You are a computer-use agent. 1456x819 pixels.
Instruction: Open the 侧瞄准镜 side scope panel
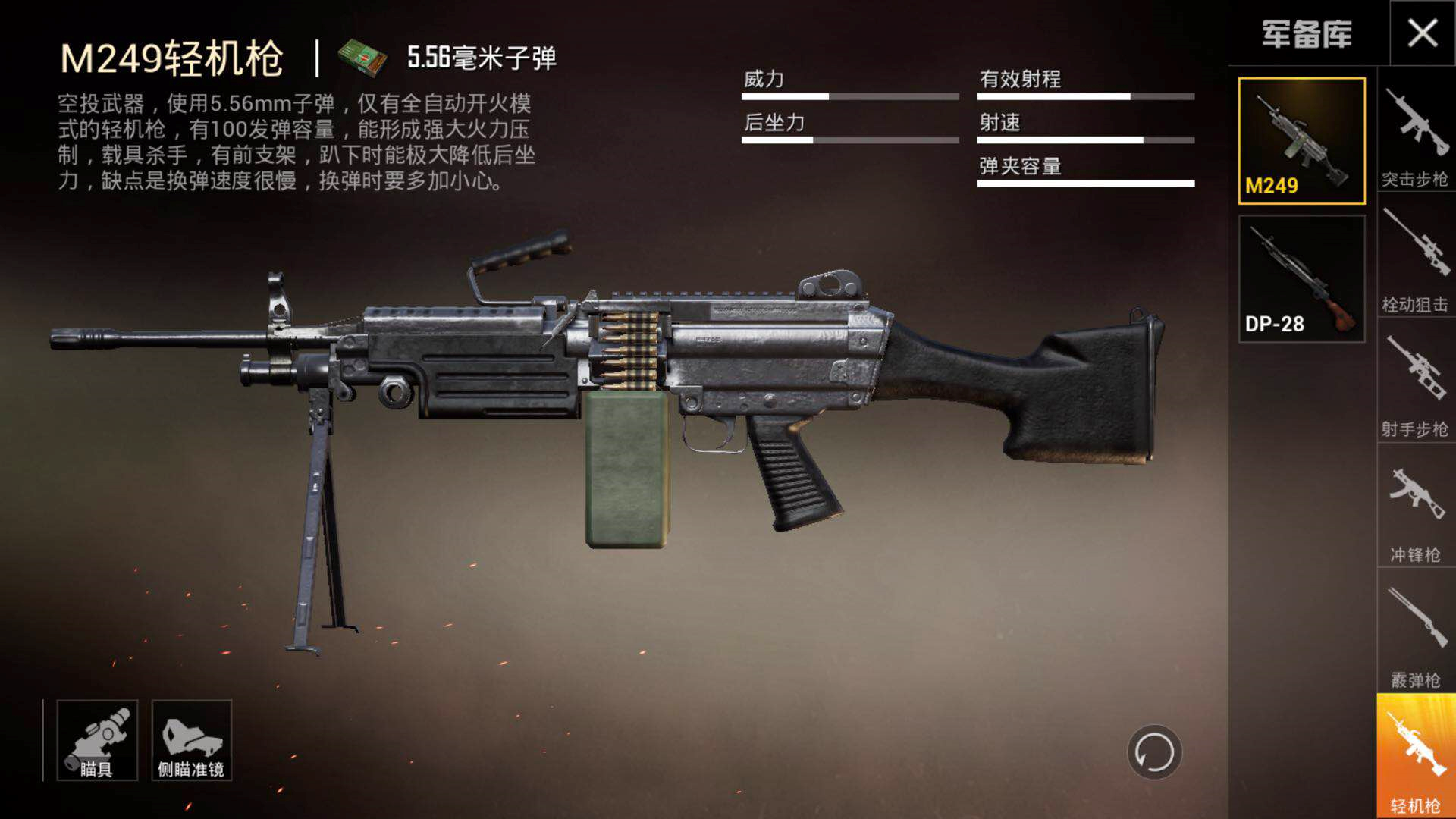[x=192, y=739]
